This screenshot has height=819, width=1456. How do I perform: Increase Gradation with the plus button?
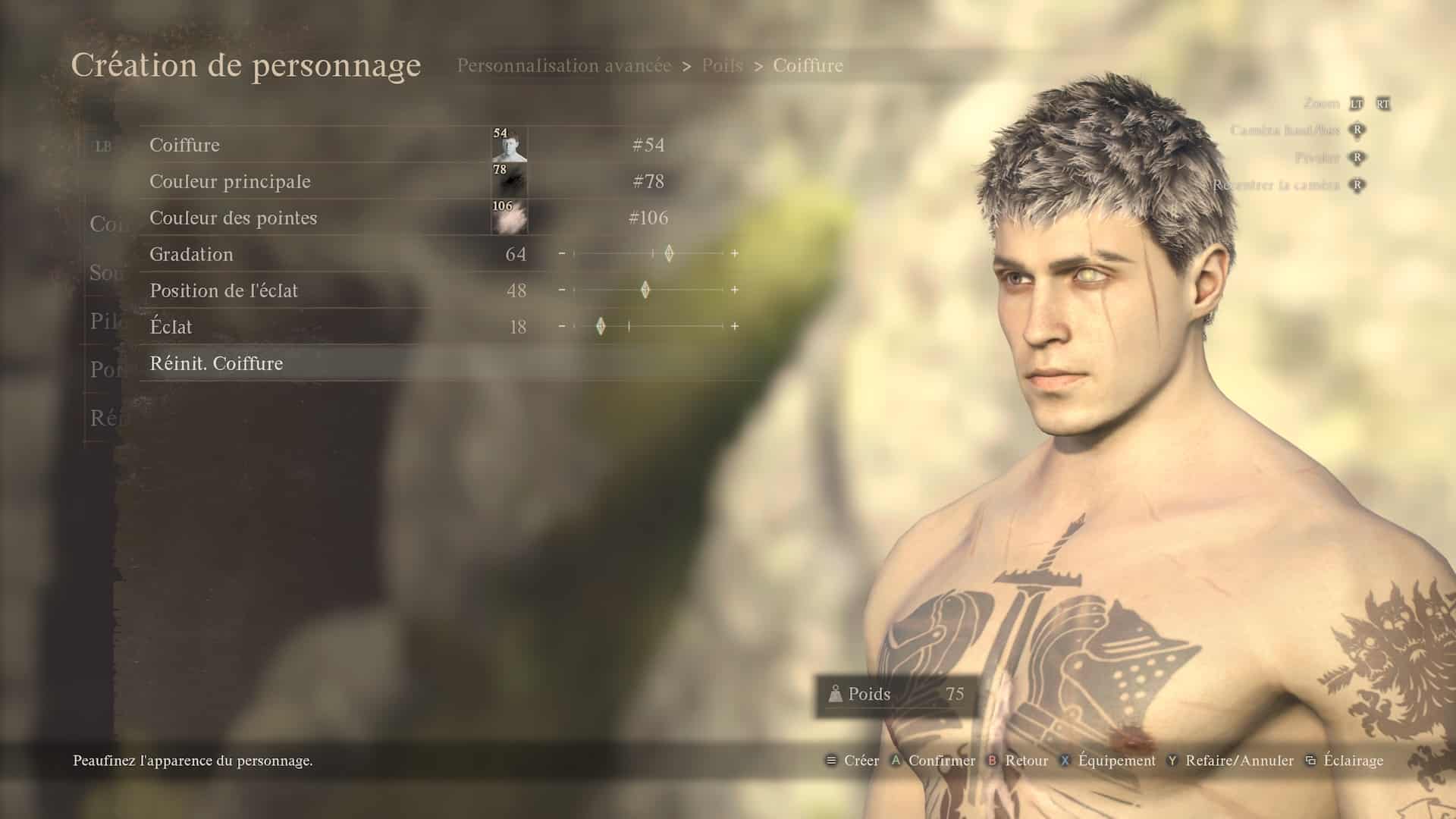735,253
